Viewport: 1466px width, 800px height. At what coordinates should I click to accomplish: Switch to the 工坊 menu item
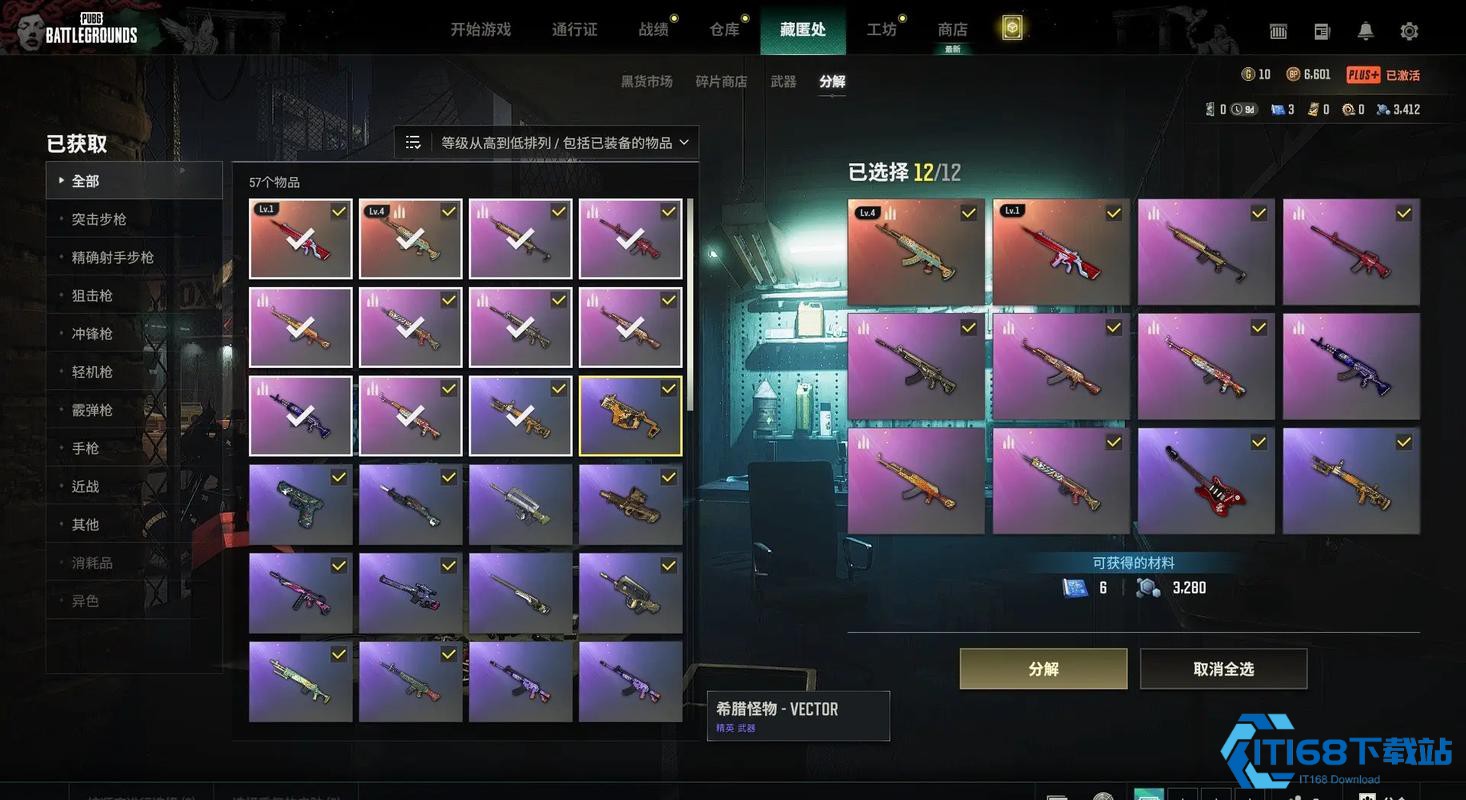tap(882, 29)
